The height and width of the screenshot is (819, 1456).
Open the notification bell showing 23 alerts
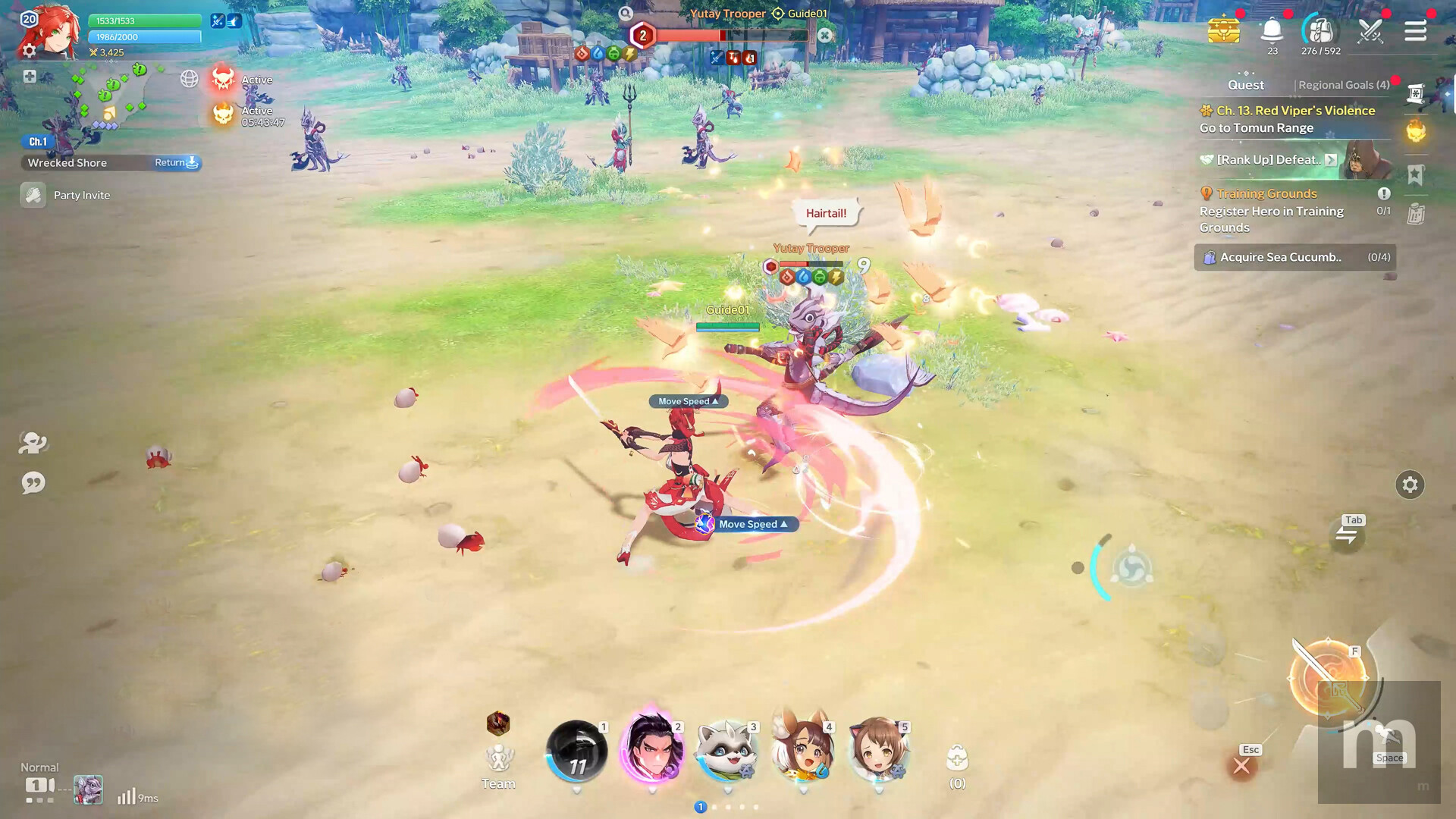1272,29
